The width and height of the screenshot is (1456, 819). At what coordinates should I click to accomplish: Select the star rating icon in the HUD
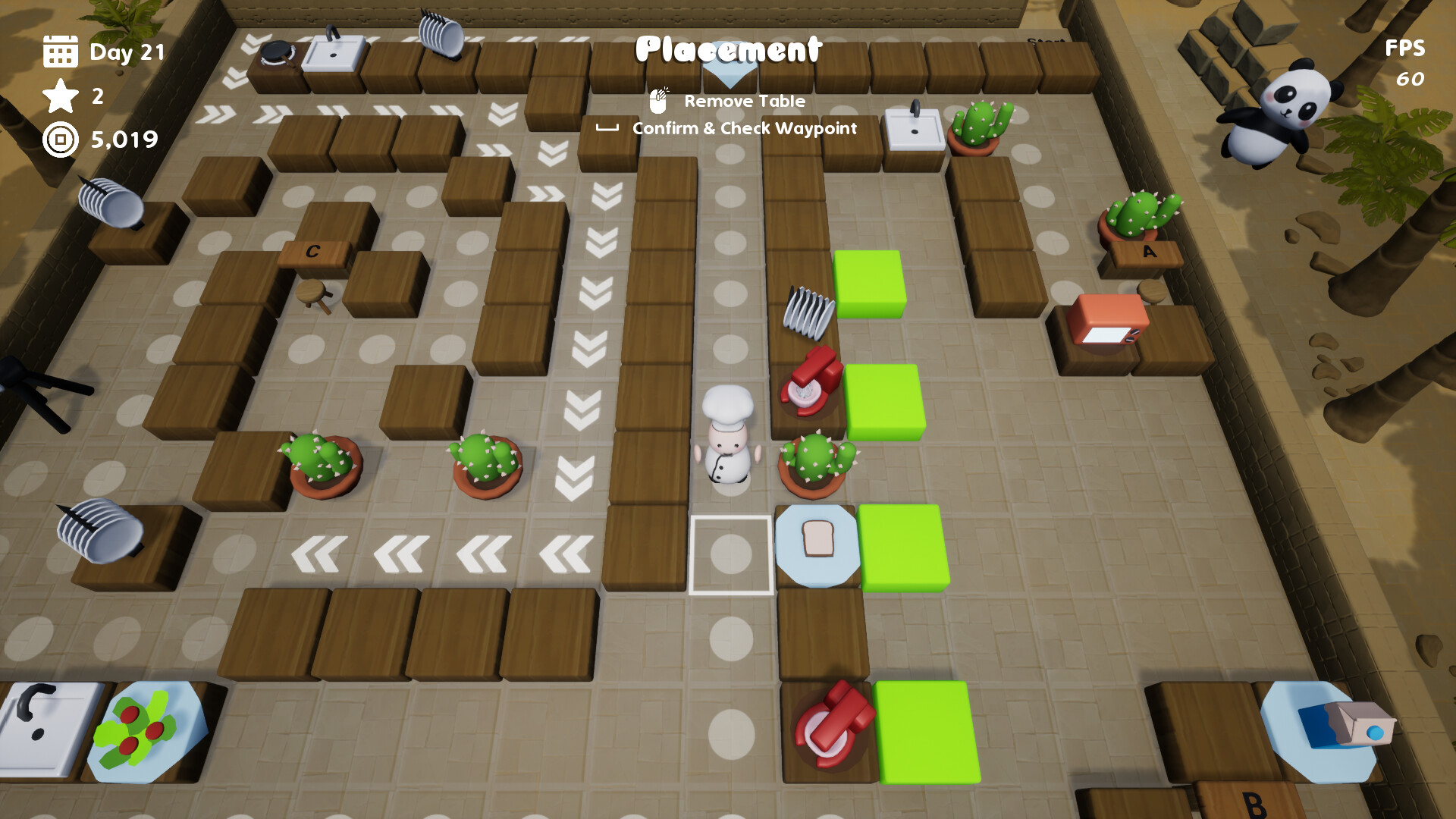tap(61, 97)
